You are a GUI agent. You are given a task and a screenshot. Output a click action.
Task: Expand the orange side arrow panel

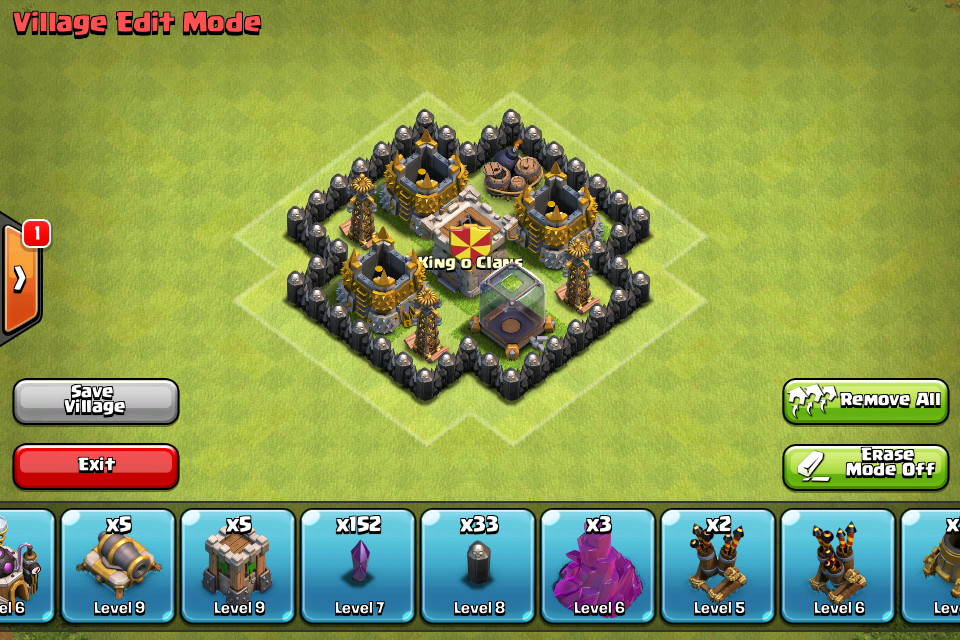(x=20, y=278)
